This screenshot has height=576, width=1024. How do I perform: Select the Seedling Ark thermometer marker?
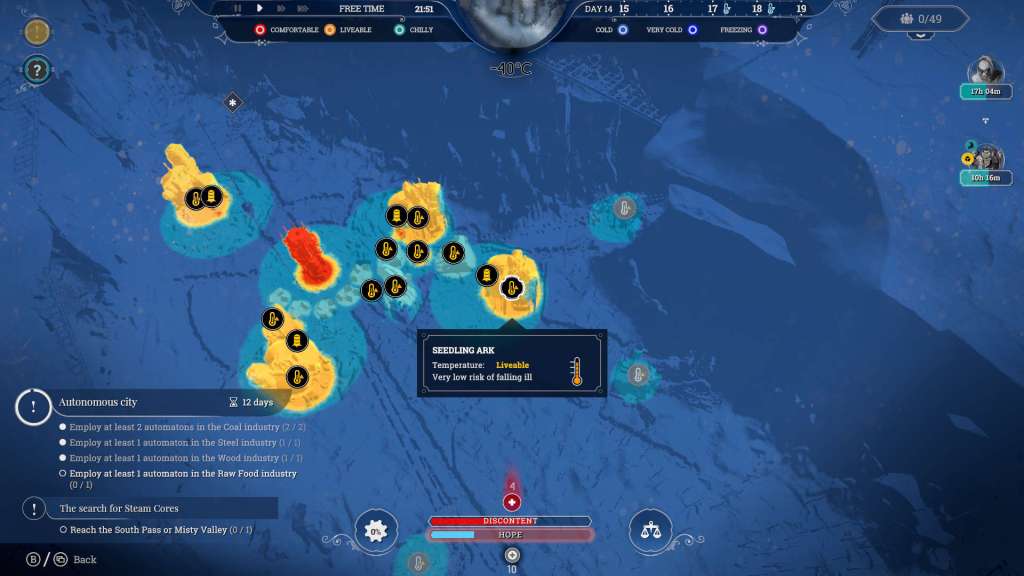(x=512, y=288)
